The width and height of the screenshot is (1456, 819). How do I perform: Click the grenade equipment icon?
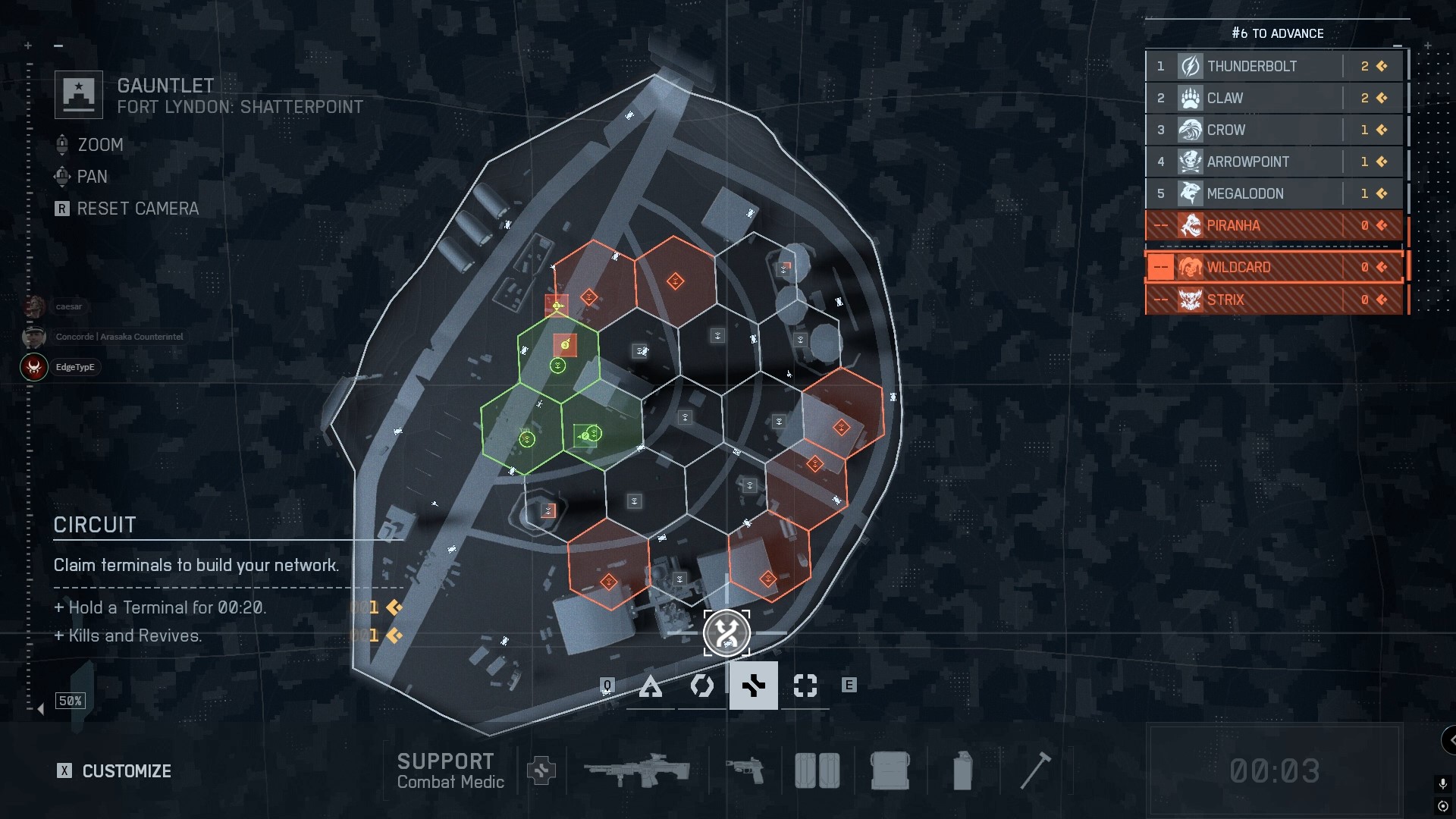tap(962, 770)
